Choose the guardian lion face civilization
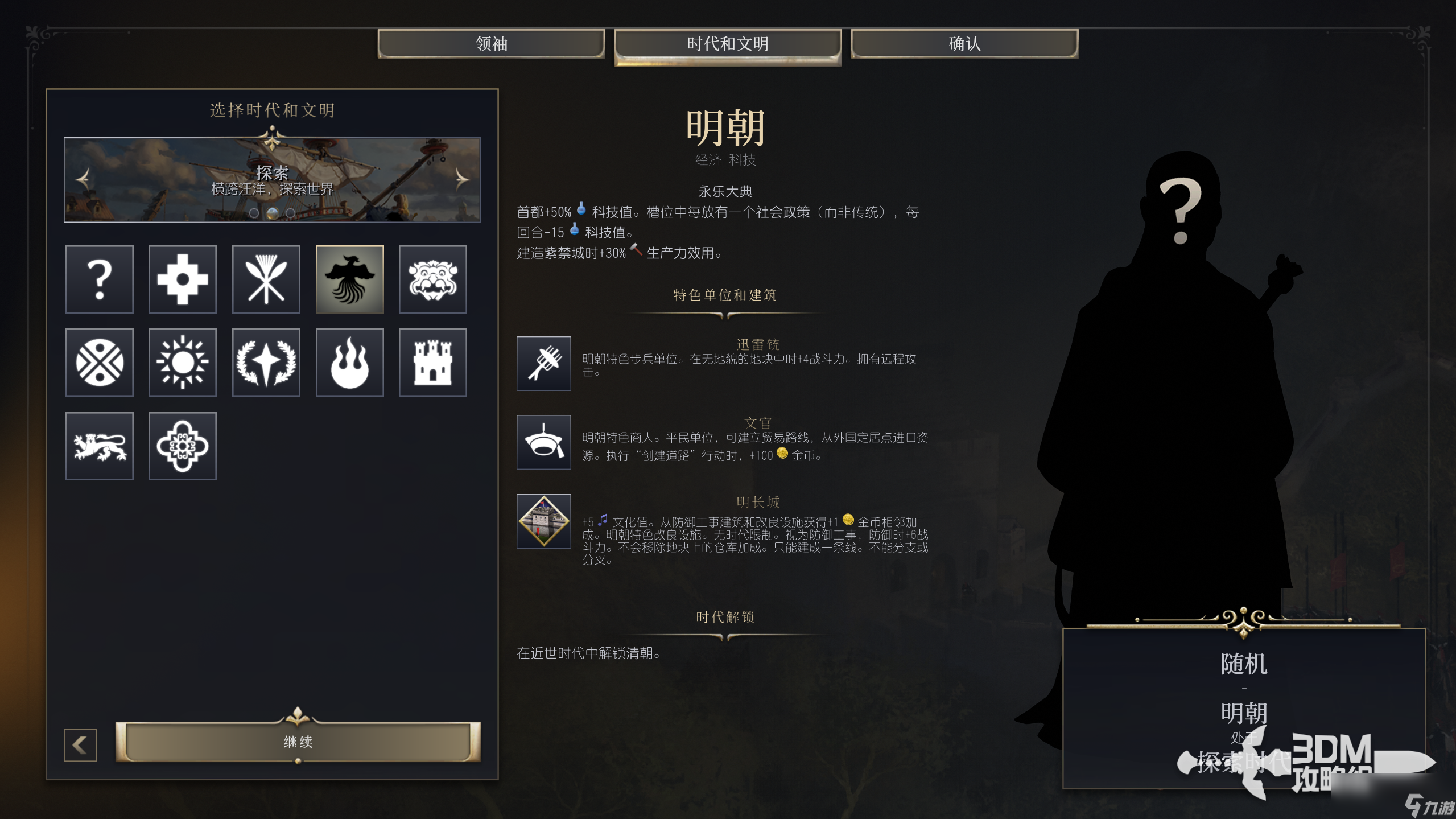Viewport: 1456px width, 819px height. pyautogui.click(x=433, y=279)
